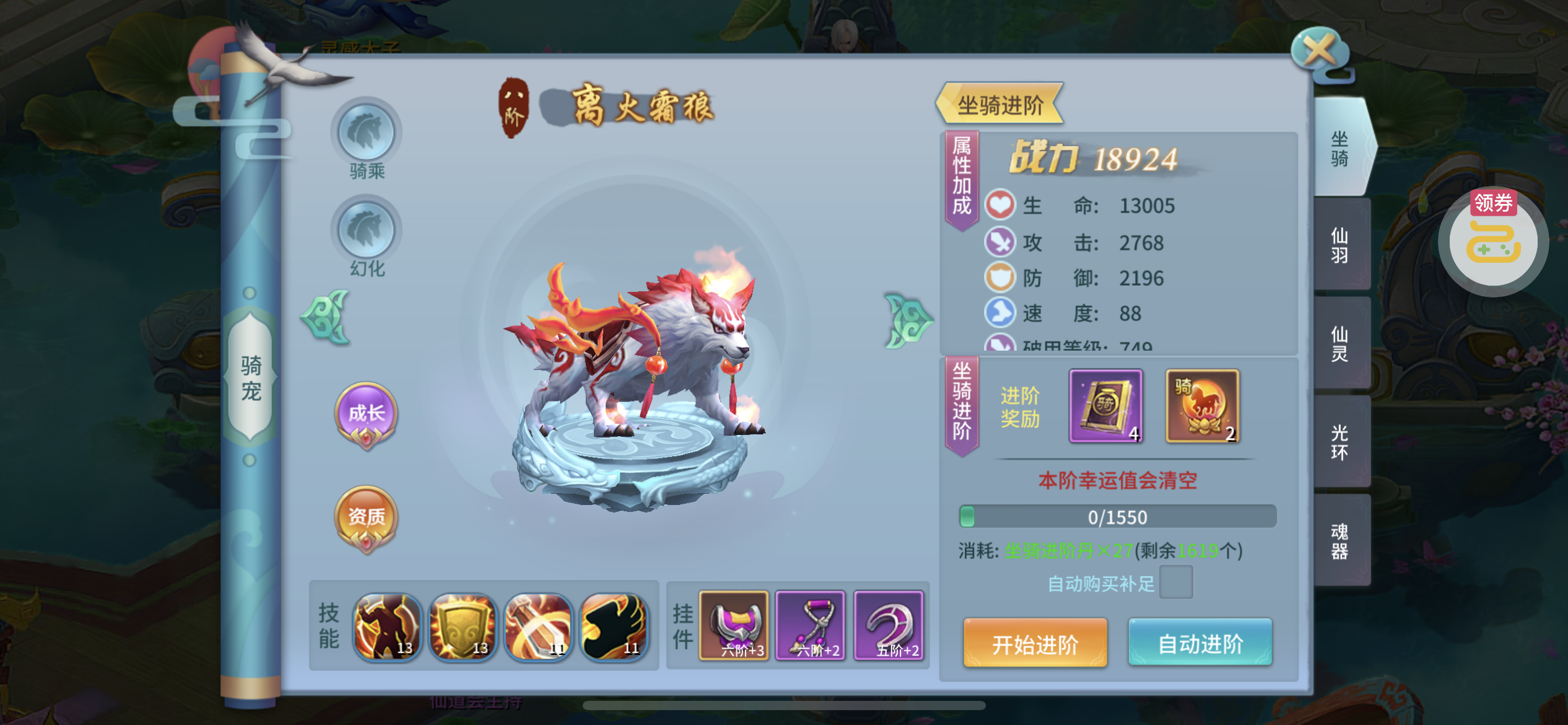Open the 领券 coupon floating icon
Viewport: 1568px width, 725px height.
tap(1493, 242)
